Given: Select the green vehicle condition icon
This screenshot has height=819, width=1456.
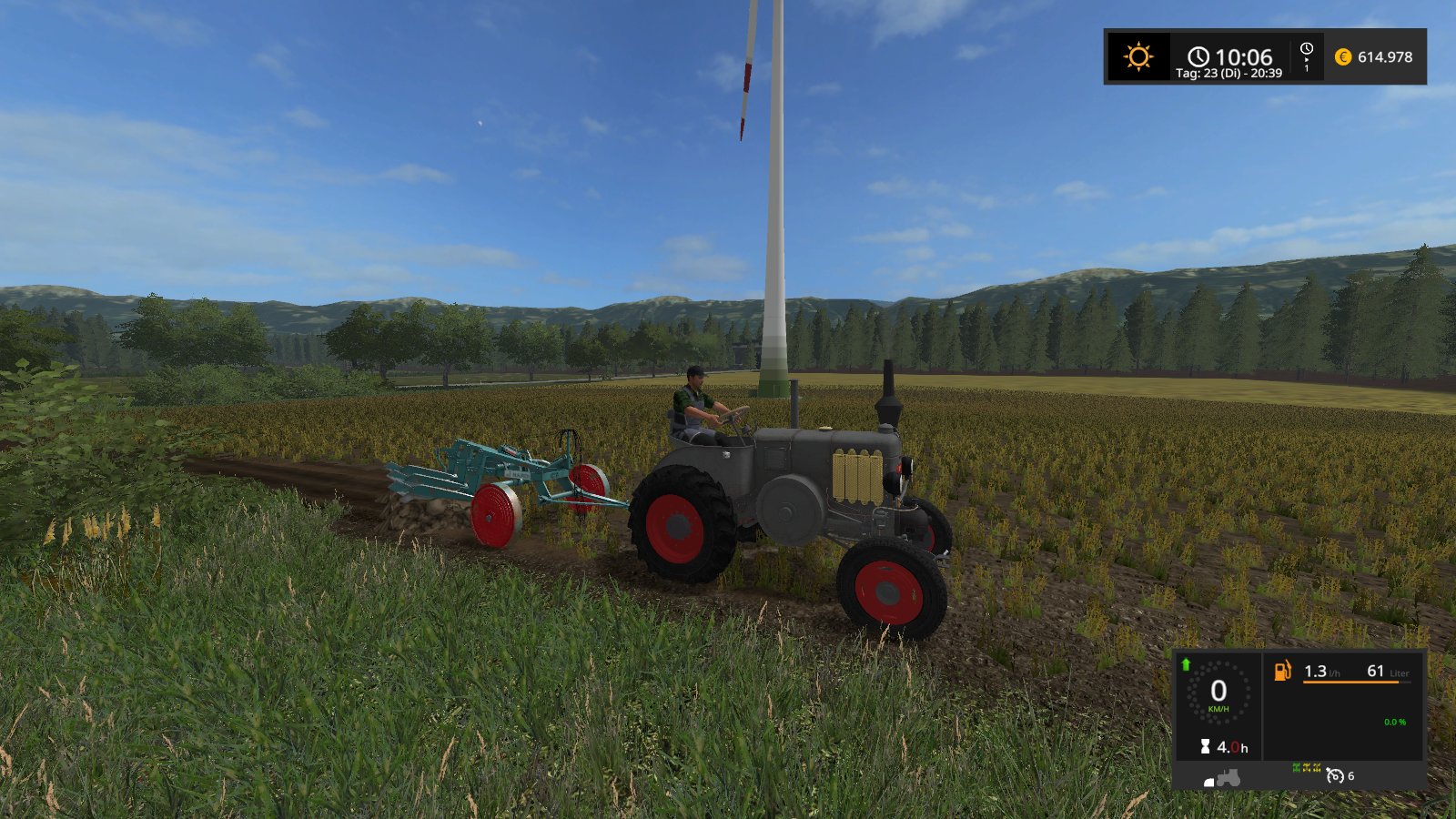Looking at the screenshot, I should pos(1296,766).
